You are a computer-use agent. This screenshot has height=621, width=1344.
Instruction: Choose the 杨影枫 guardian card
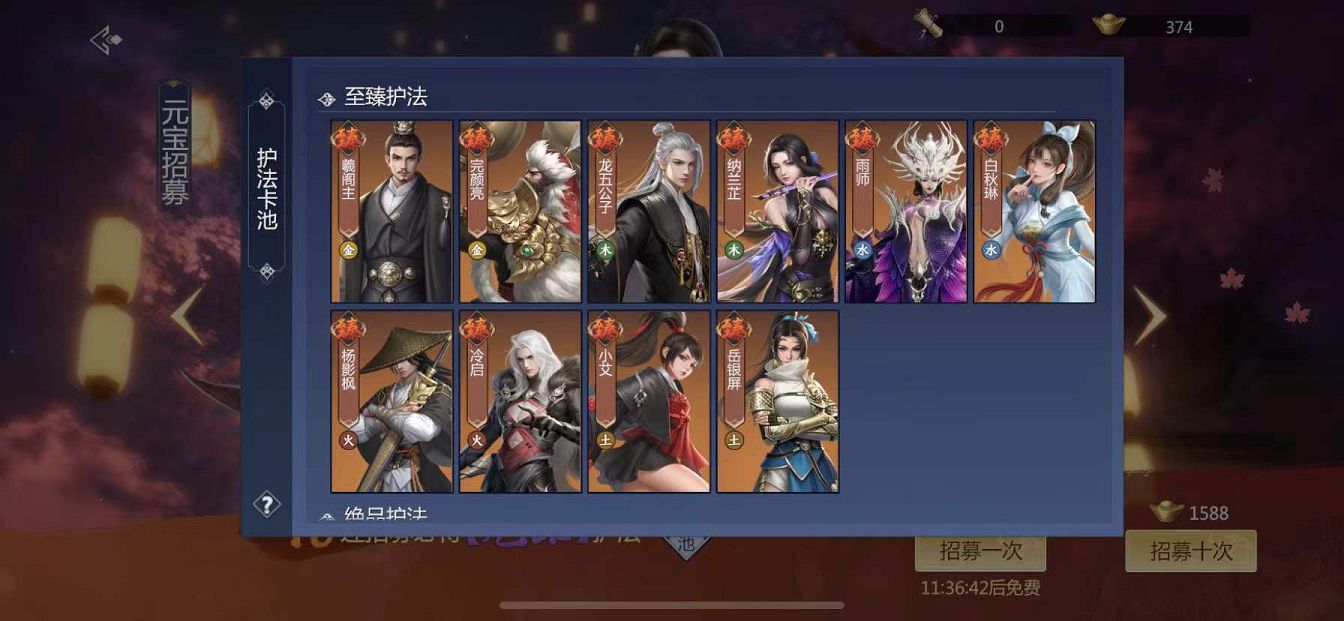coord(392,401)
